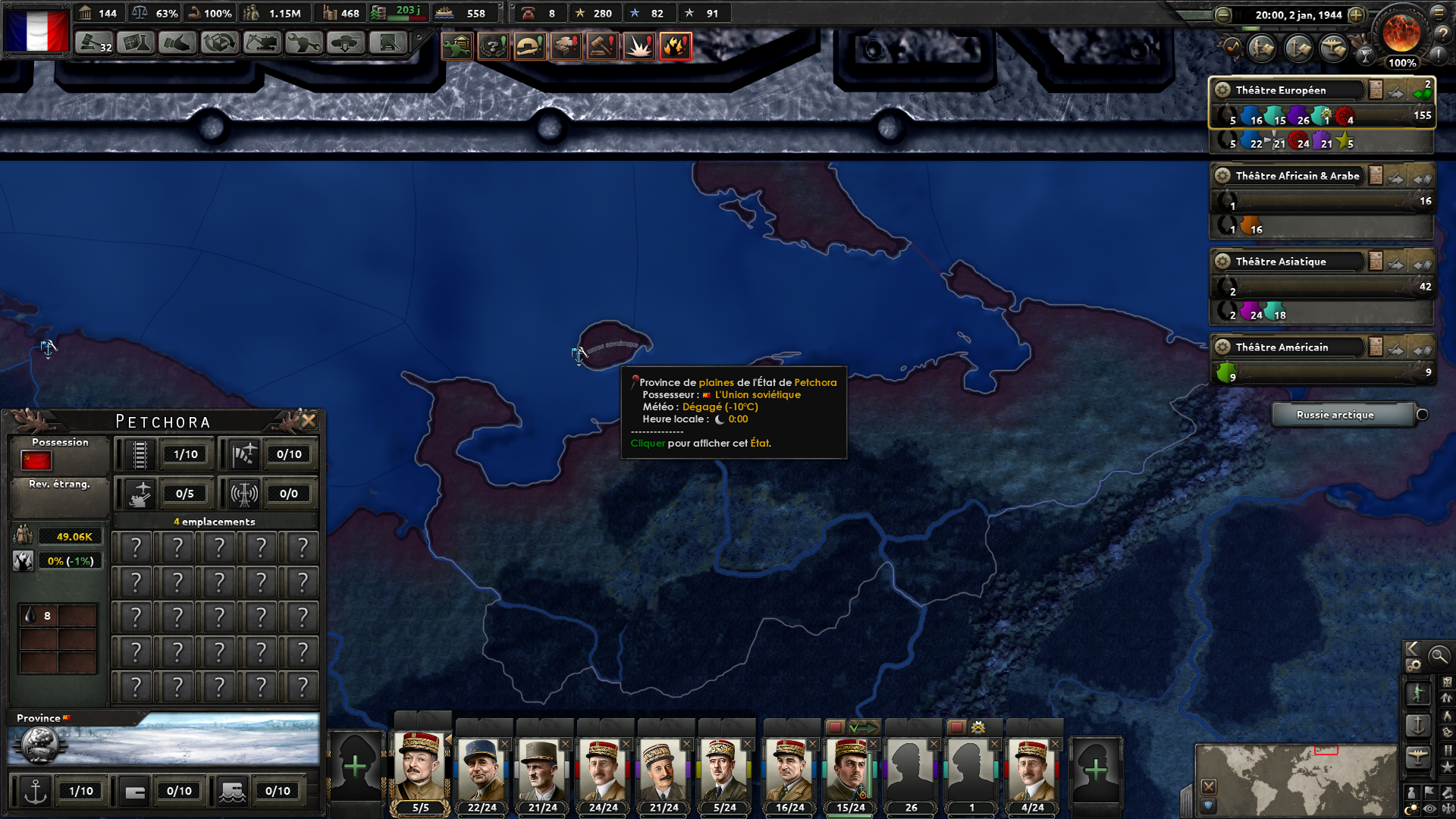Open the province search magnifier tool
Image resolution: width=1456 pixels, height=819 pixels.
pyautogui.click(x=1438, y=657)
